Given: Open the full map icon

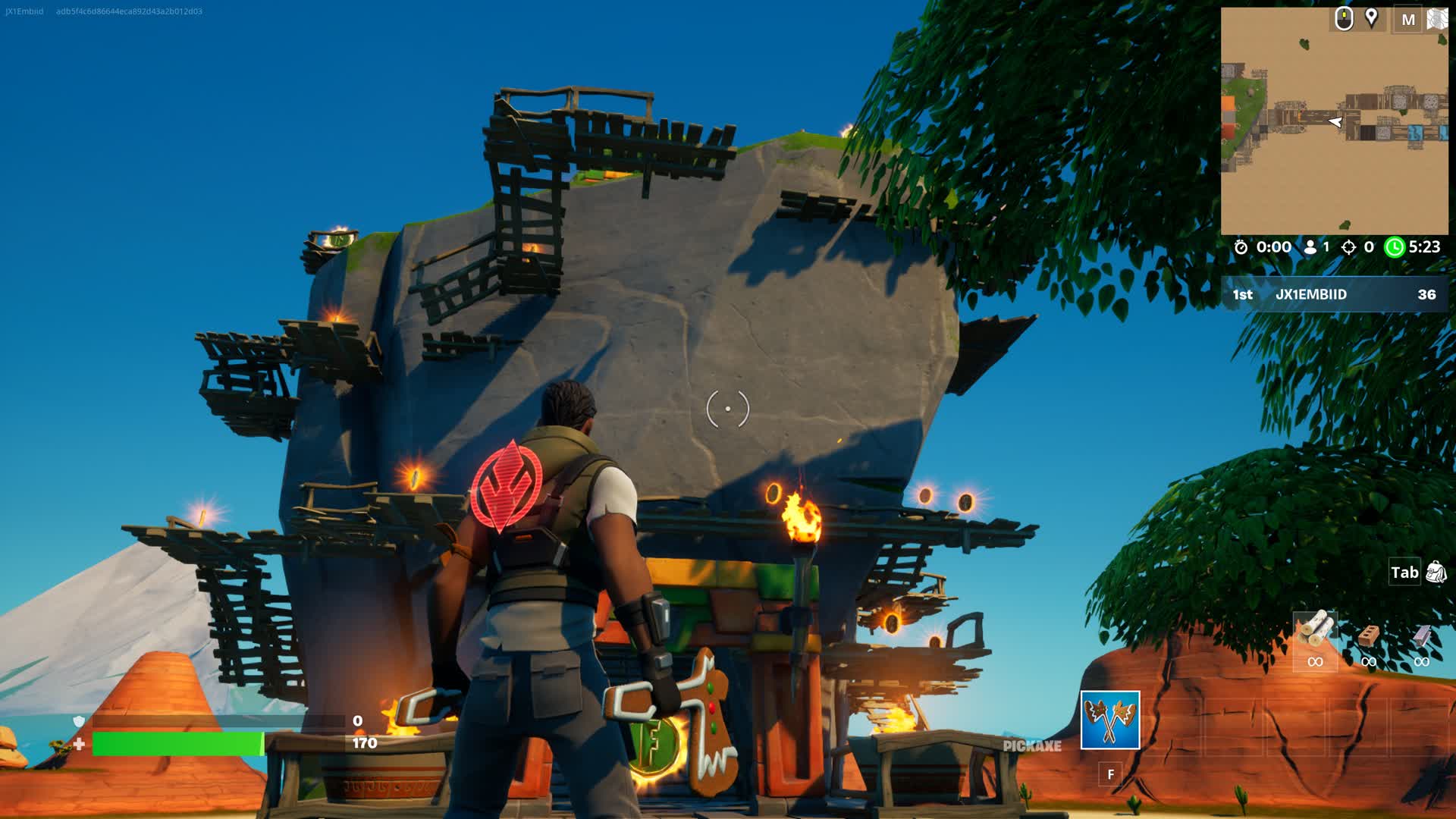Looking at the screenshot, I should point(1437,19).
